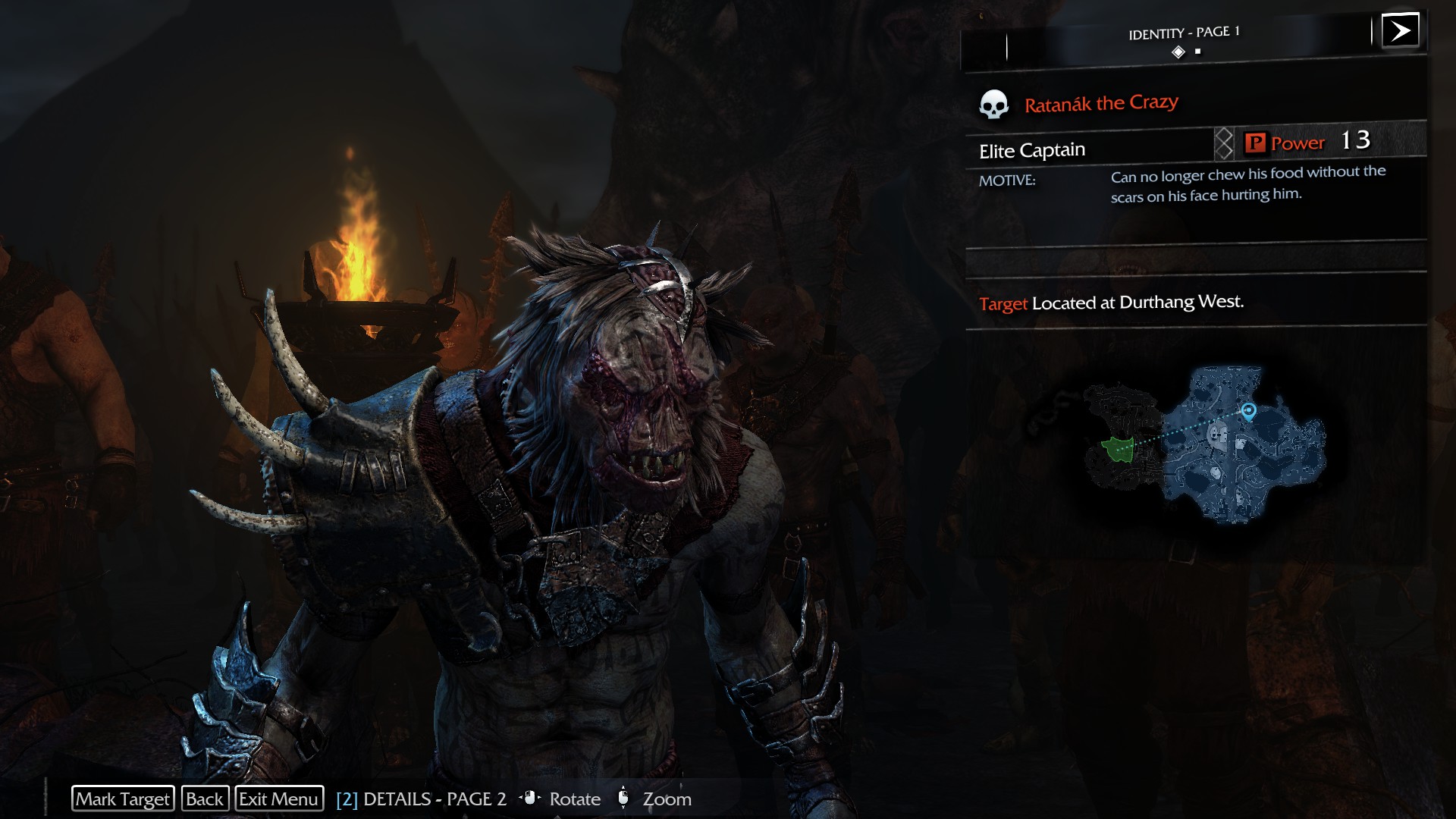The height and width of the screenshot is (819, 1456).
Task: Click the Mark Target button
Action: point(123,799)
